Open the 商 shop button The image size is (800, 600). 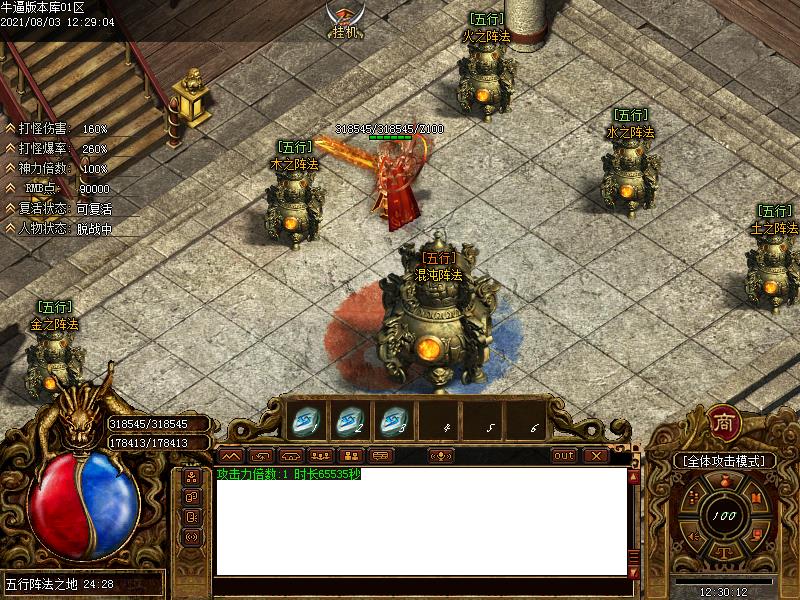pyautogui.click(x=724, y=421)
